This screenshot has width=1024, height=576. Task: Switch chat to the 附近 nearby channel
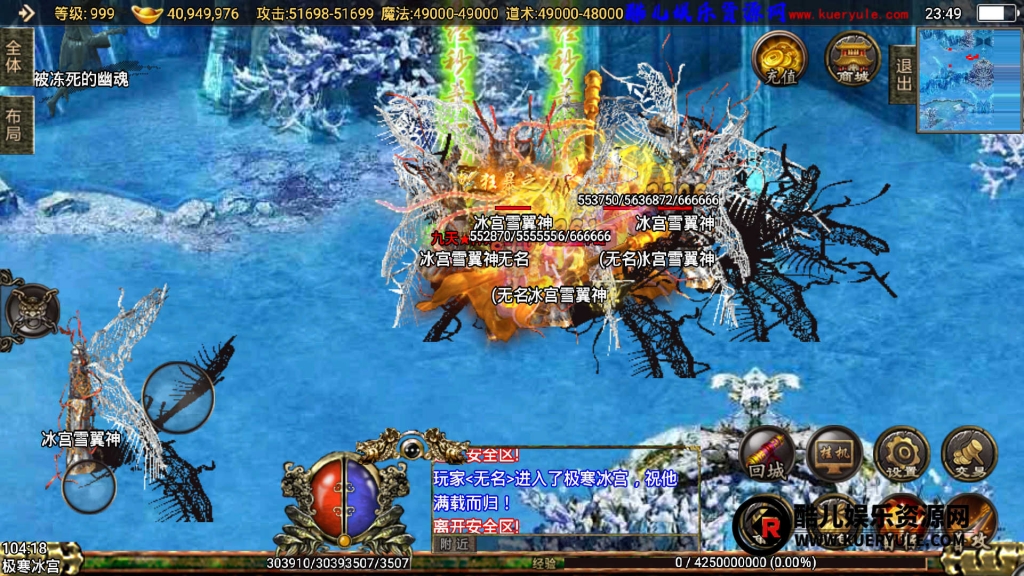[x=454, y=543]
